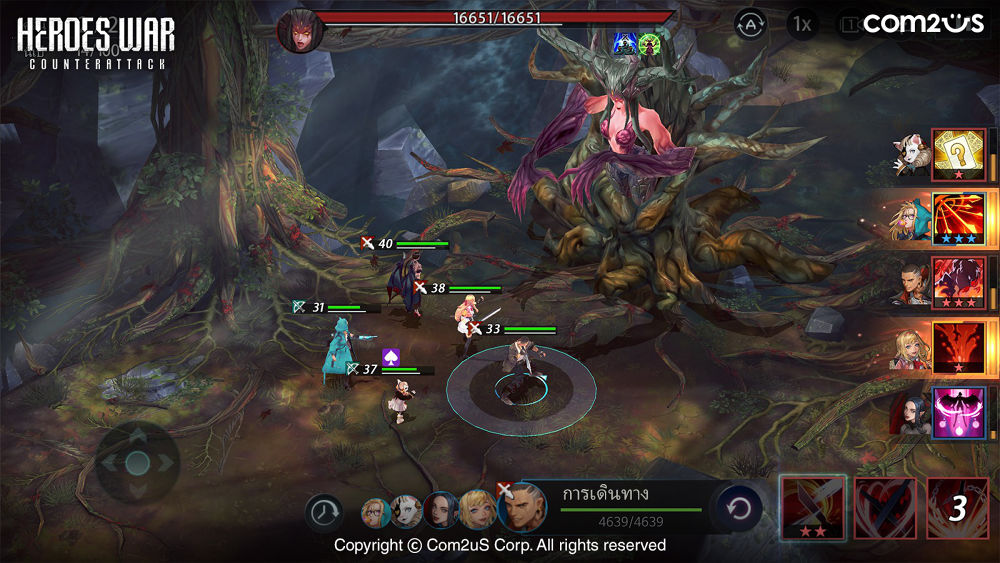
Task: Click the circular arrow swap button
Action: pyautogui.click(x=739, y=509)
